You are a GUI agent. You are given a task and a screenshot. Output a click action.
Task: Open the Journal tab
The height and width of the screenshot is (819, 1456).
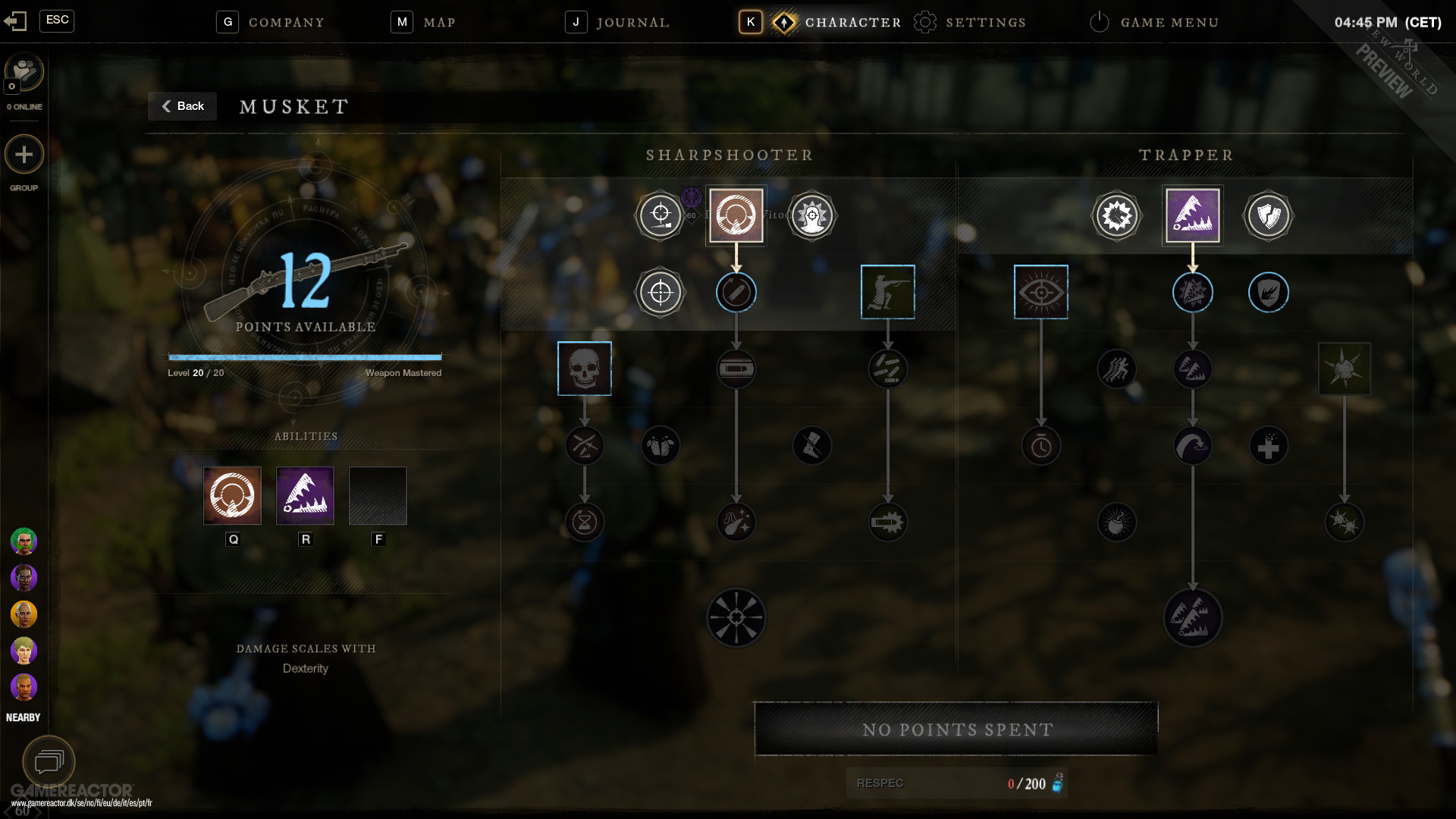tap(632, 23)
